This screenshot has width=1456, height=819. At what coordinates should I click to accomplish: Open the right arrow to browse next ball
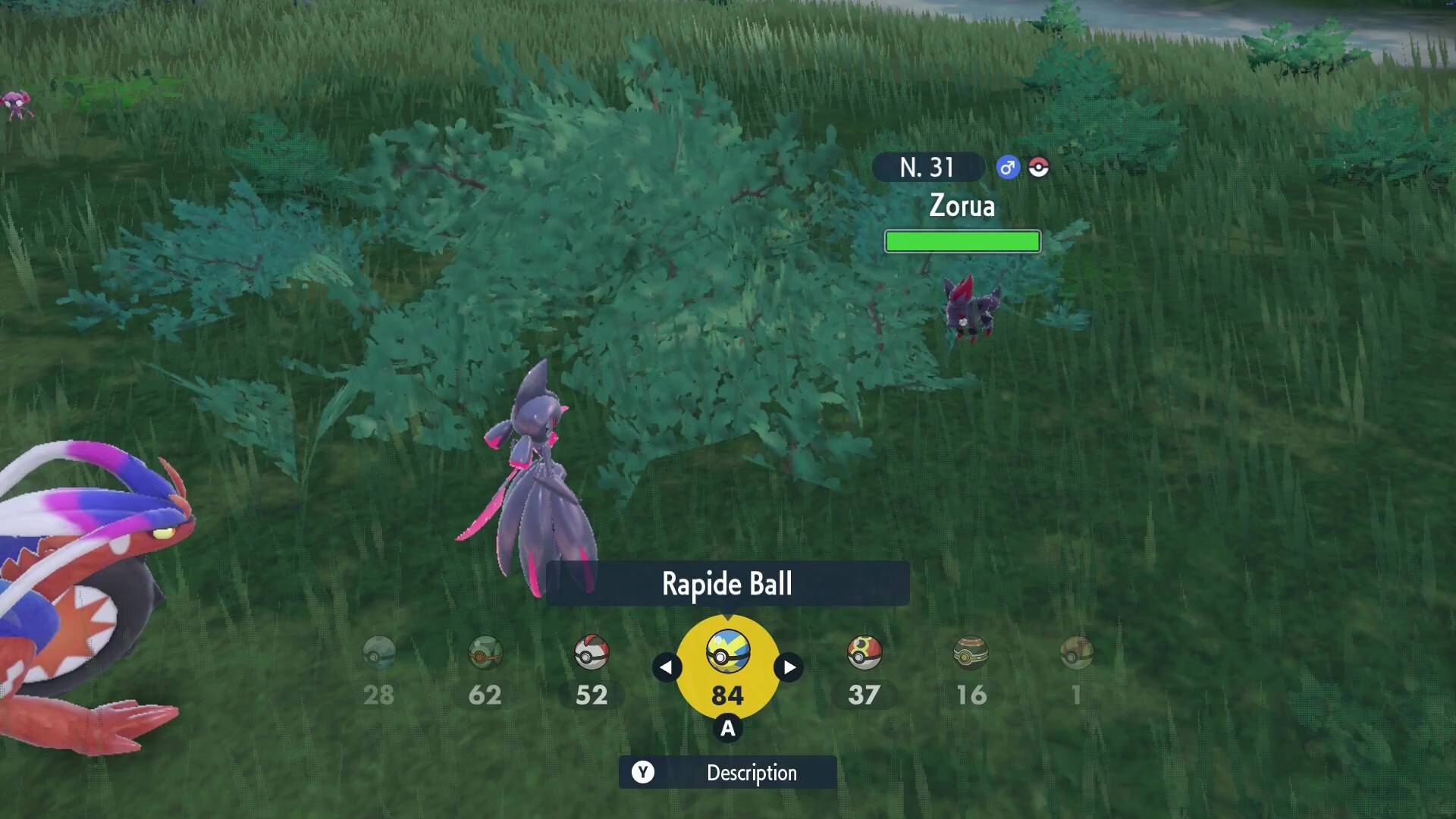788,667
